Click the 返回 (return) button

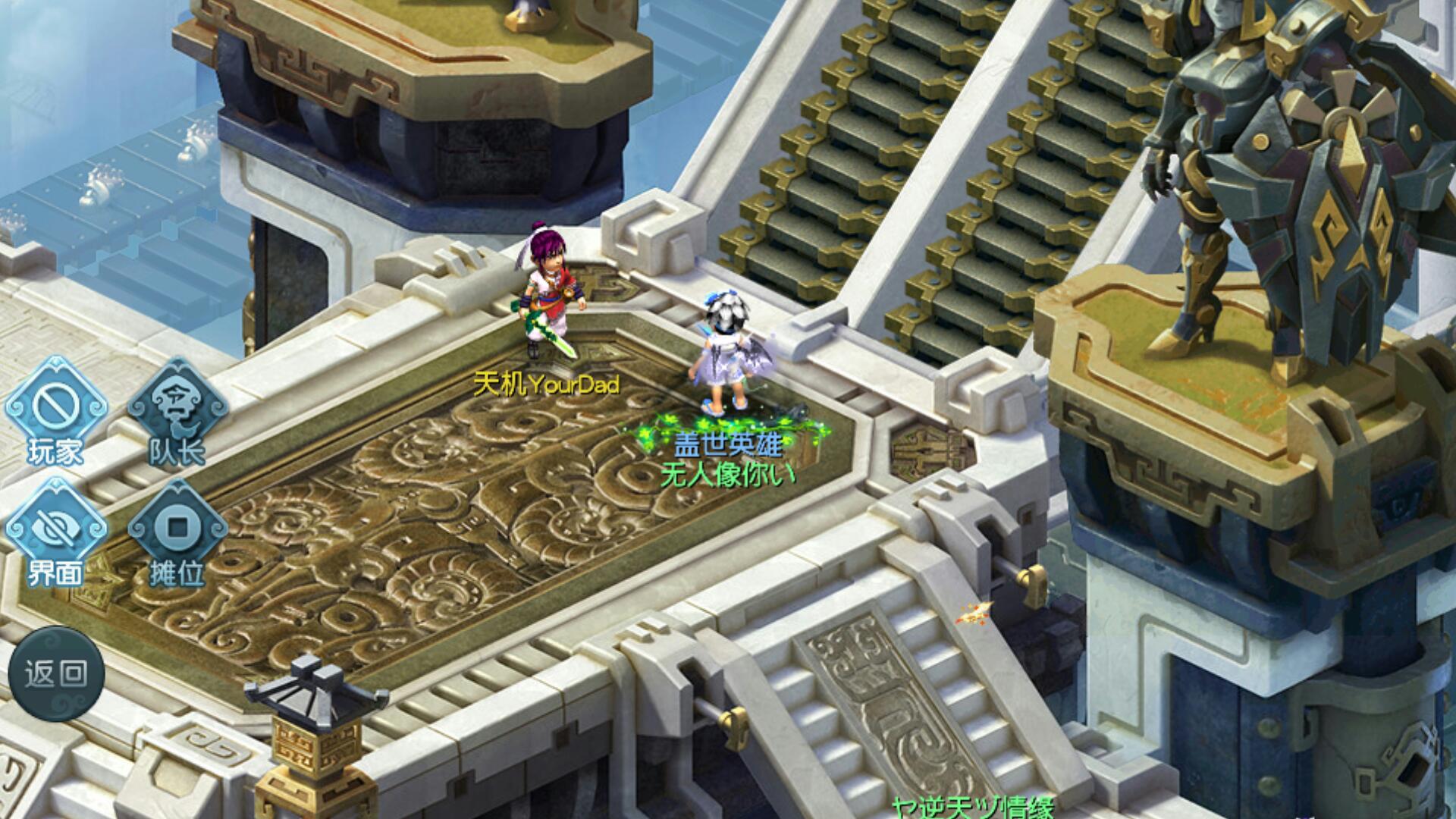click(56, 673)
